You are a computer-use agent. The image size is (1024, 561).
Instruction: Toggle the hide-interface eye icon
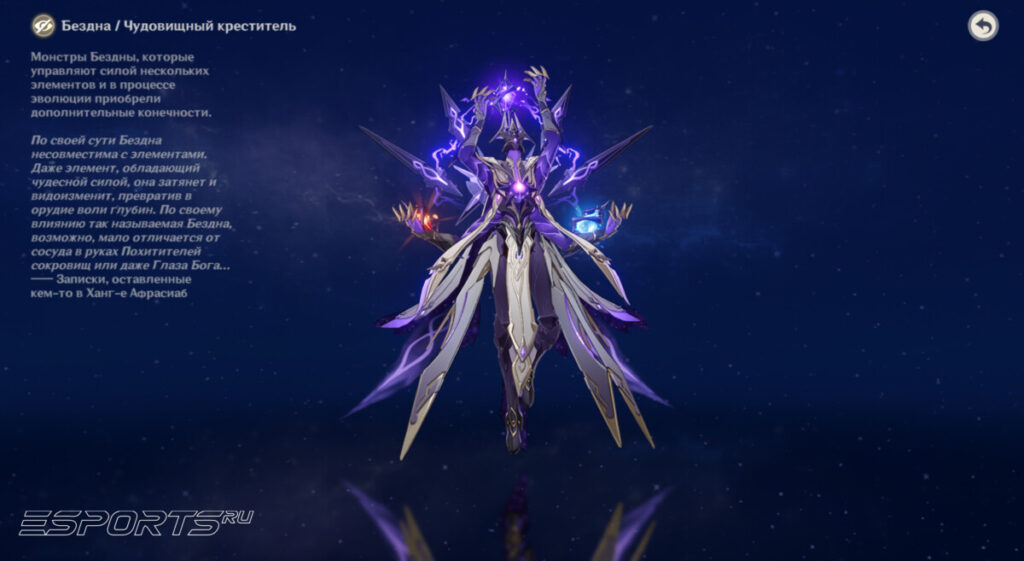point(43,26)
